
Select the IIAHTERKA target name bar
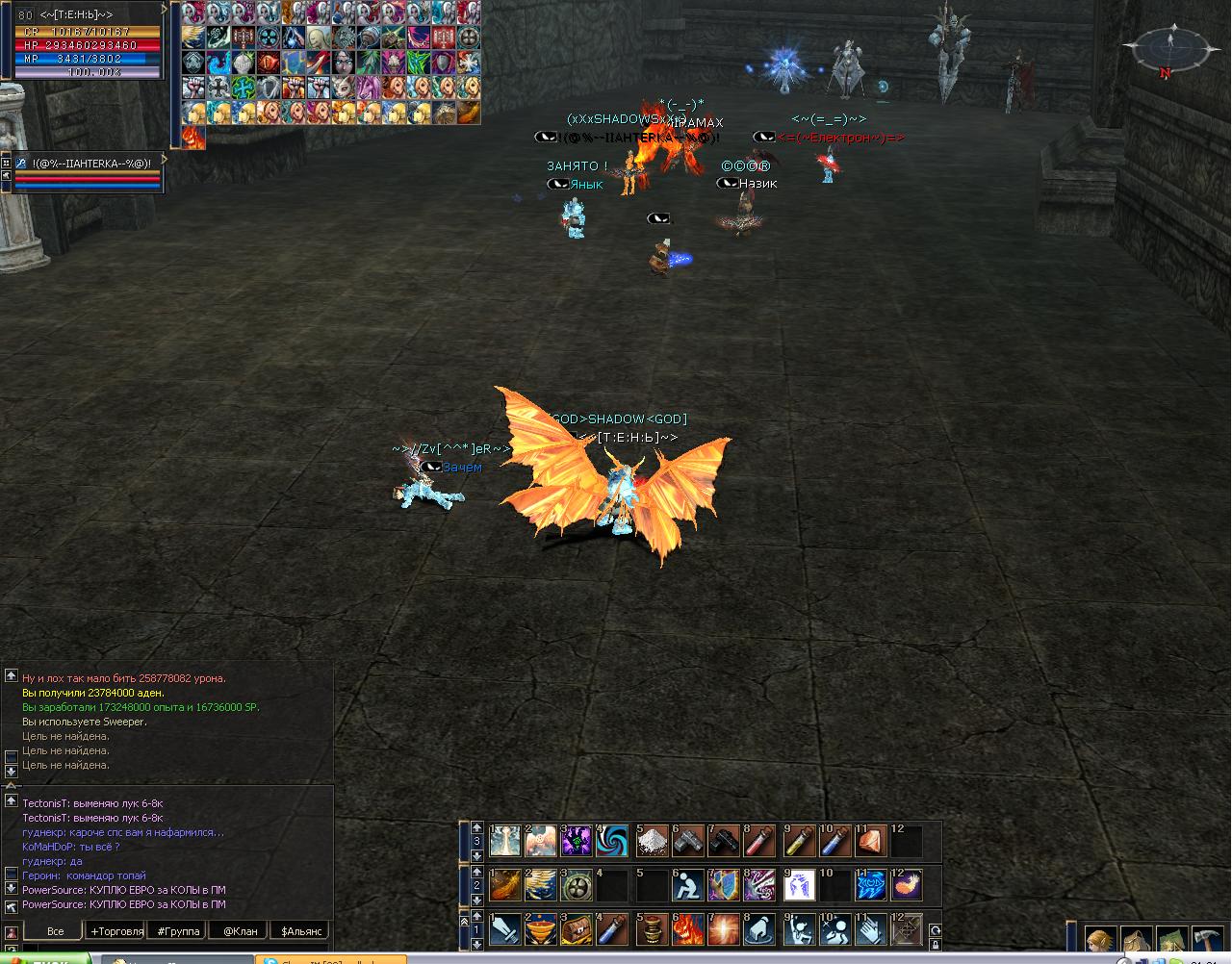tap(91, 163)
